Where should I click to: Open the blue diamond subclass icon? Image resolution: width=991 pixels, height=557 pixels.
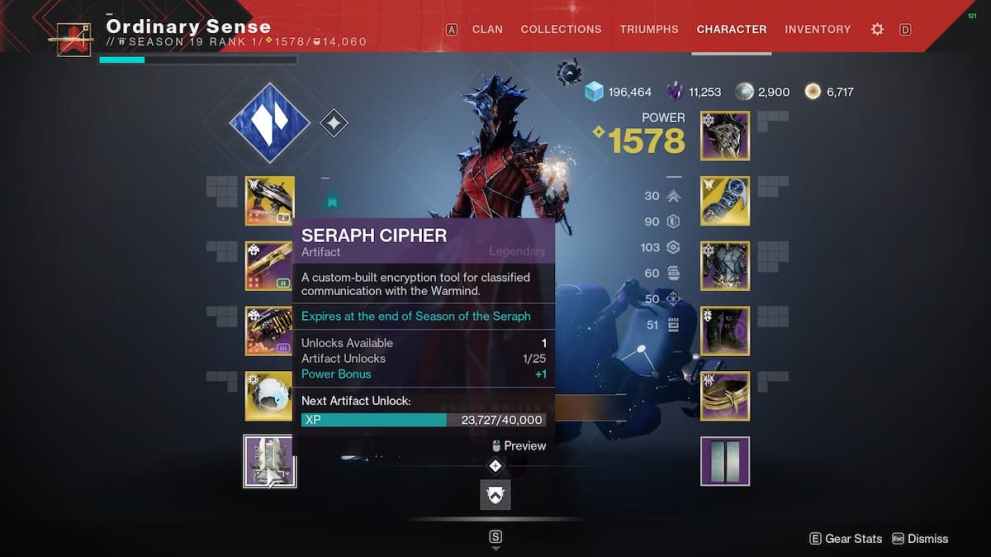click(x=269, y=123)
